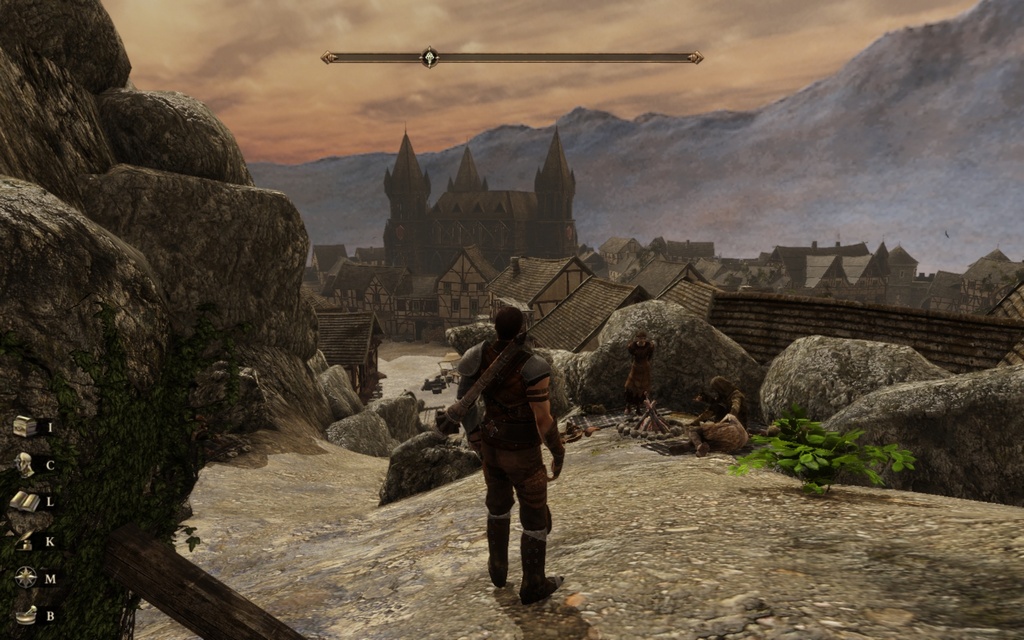Viewport: 1024px width, 640px height.
Task: Open the mortar and pestle alchemy icon
Action: point(24,614)
